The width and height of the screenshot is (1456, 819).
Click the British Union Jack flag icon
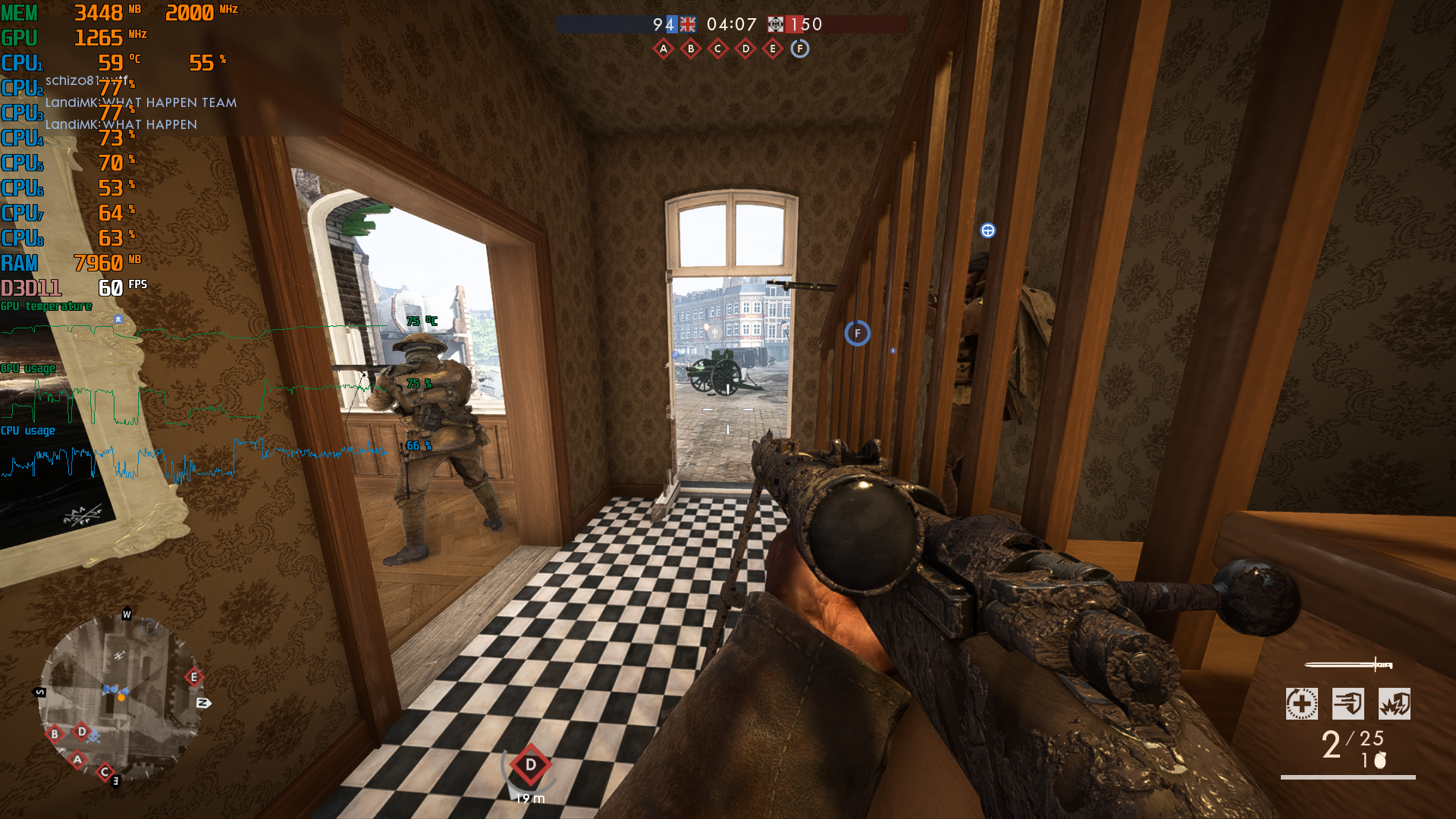686,24
